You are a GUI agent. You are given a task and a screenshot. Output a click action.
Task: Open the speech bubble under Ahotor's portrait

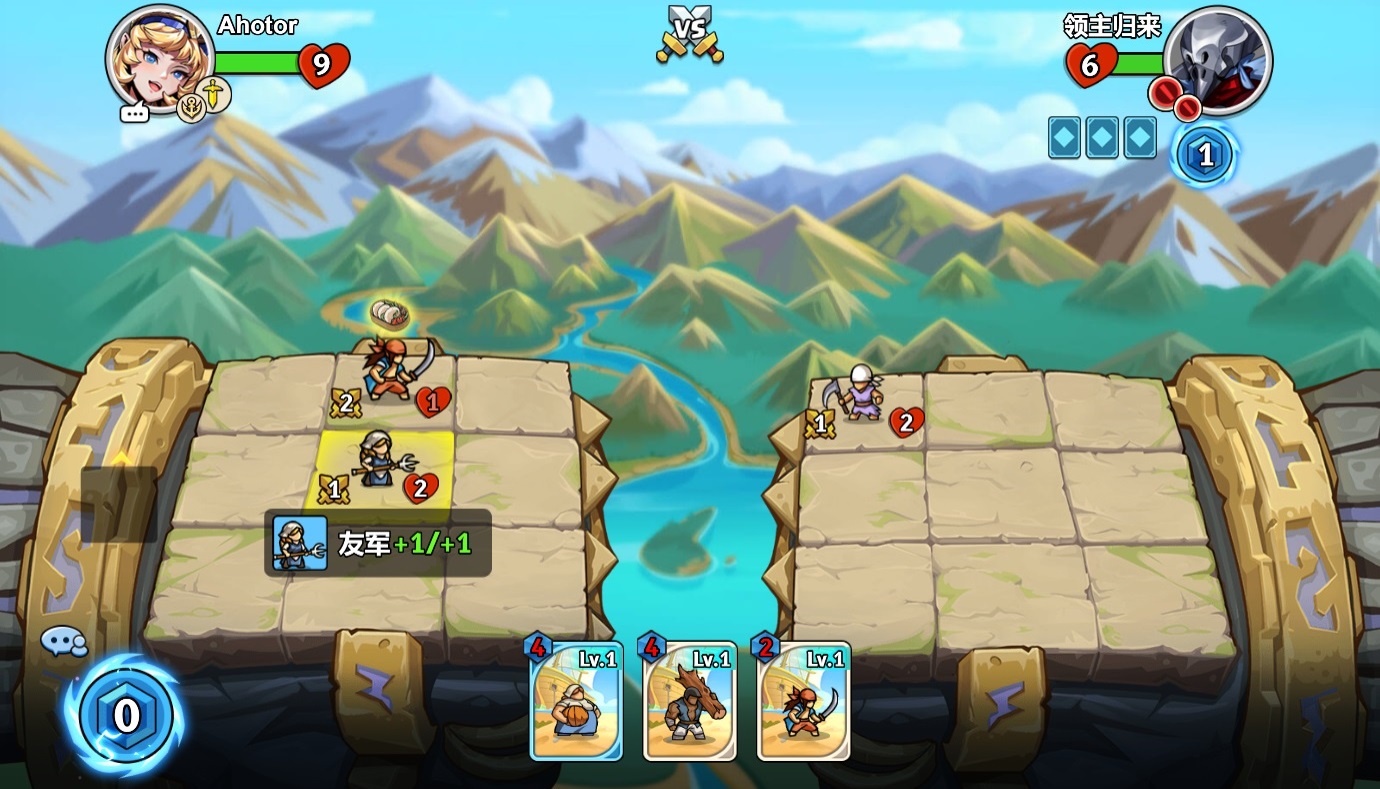[134, 113]
